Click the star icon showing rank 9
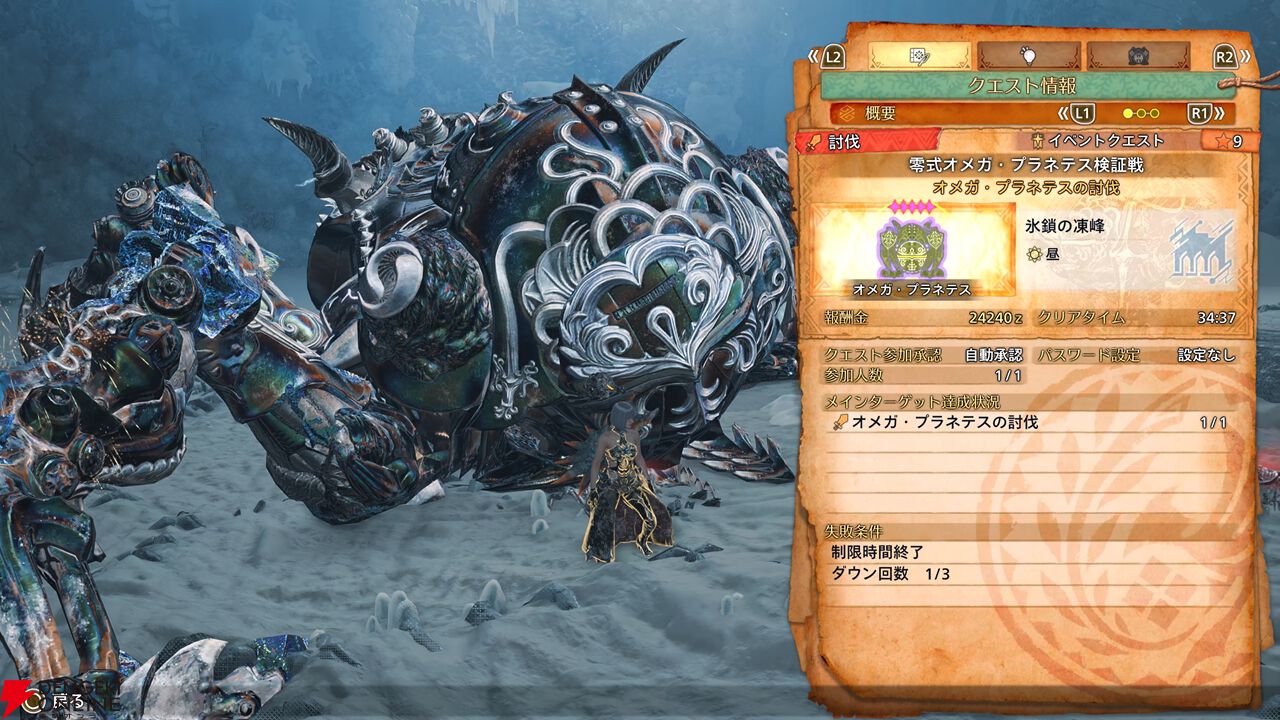This screenshot has height=720, width=1280. click(1222, 141)
